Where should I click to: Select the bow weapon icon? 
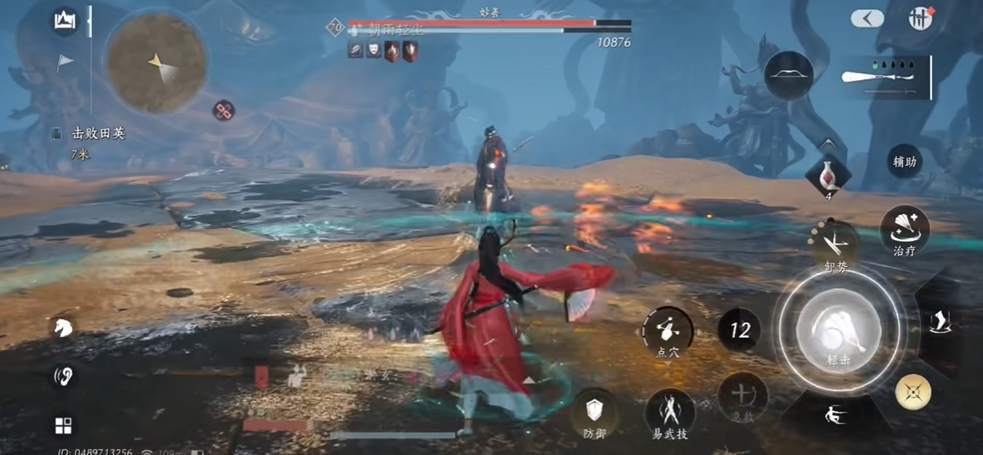pyautogui.click(x=789, y=75)
